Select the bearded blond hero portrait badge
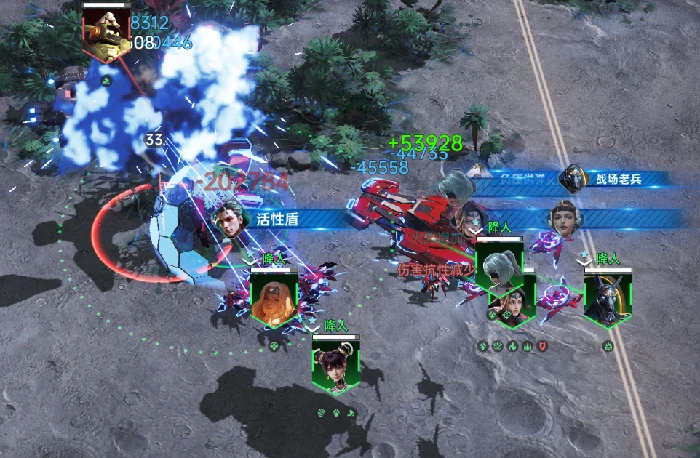 click(273, 298)
